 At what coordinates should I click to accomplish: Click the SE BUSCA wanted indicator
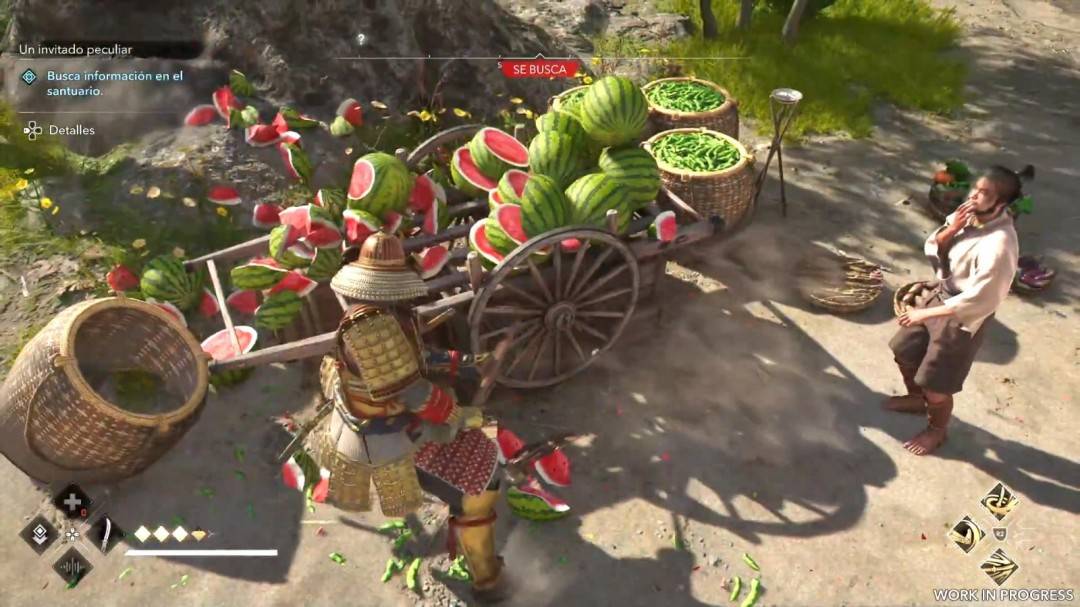point(540,69)
